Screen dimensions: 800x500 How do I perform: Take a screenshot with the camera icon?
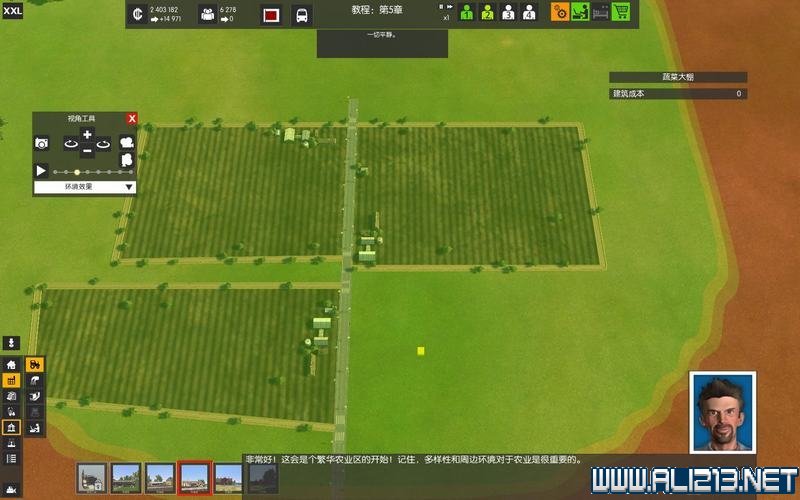coord(42,144)
